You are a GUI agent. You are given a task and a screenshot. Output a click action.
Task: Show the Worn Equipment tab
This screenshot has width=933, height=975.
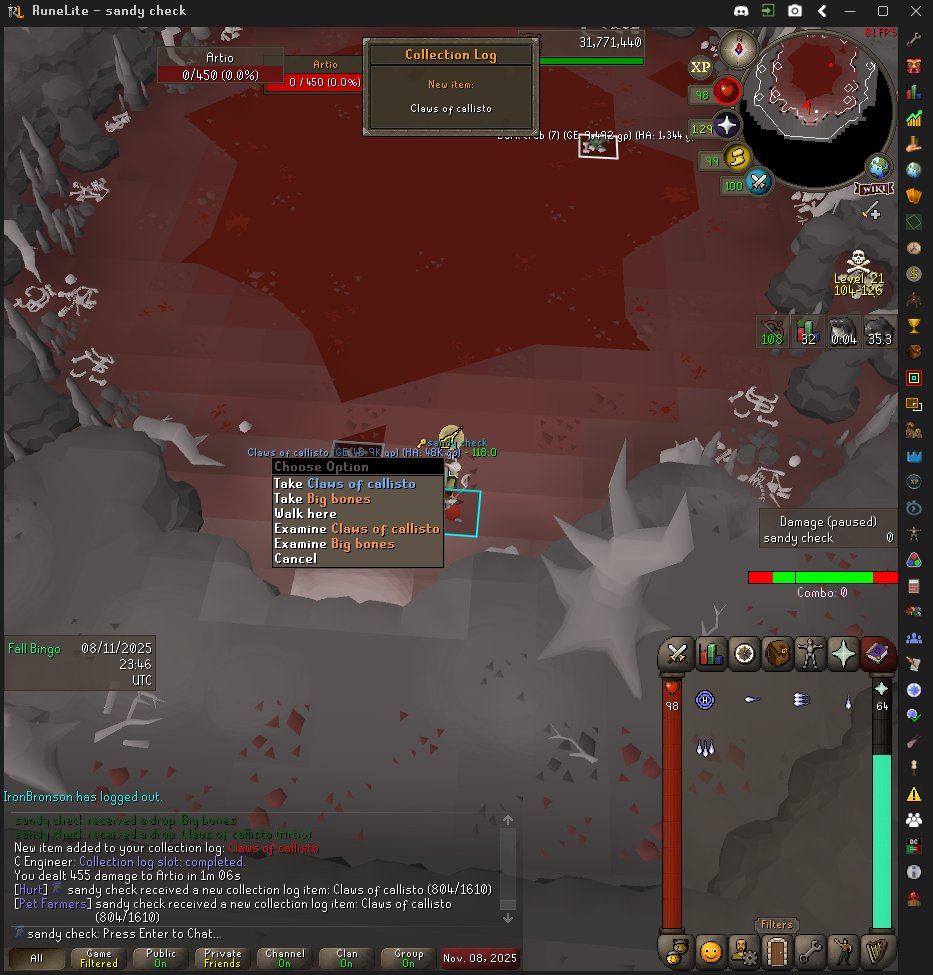tap(810, 654)
